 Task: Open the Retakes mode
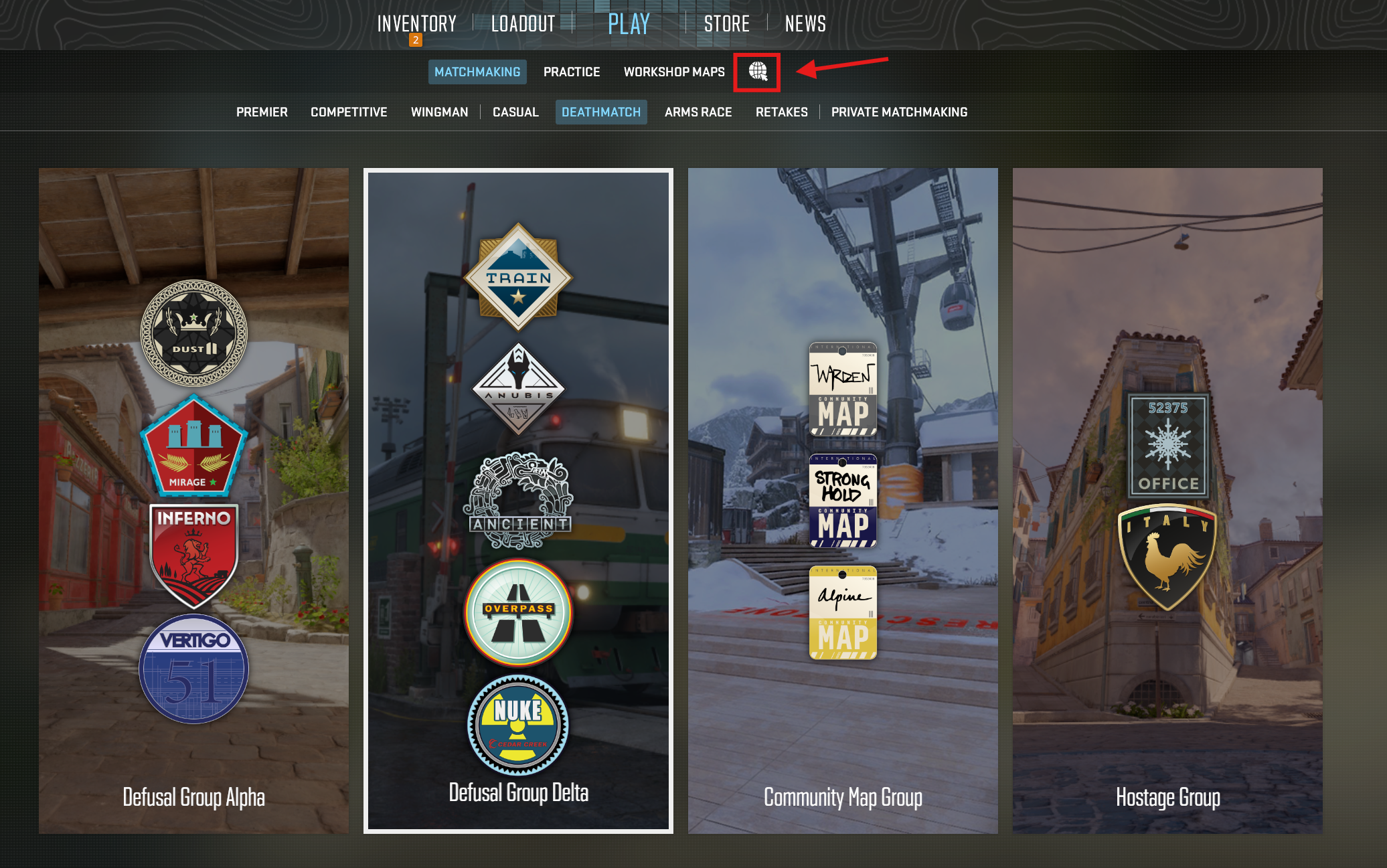[x=781, y=112]
